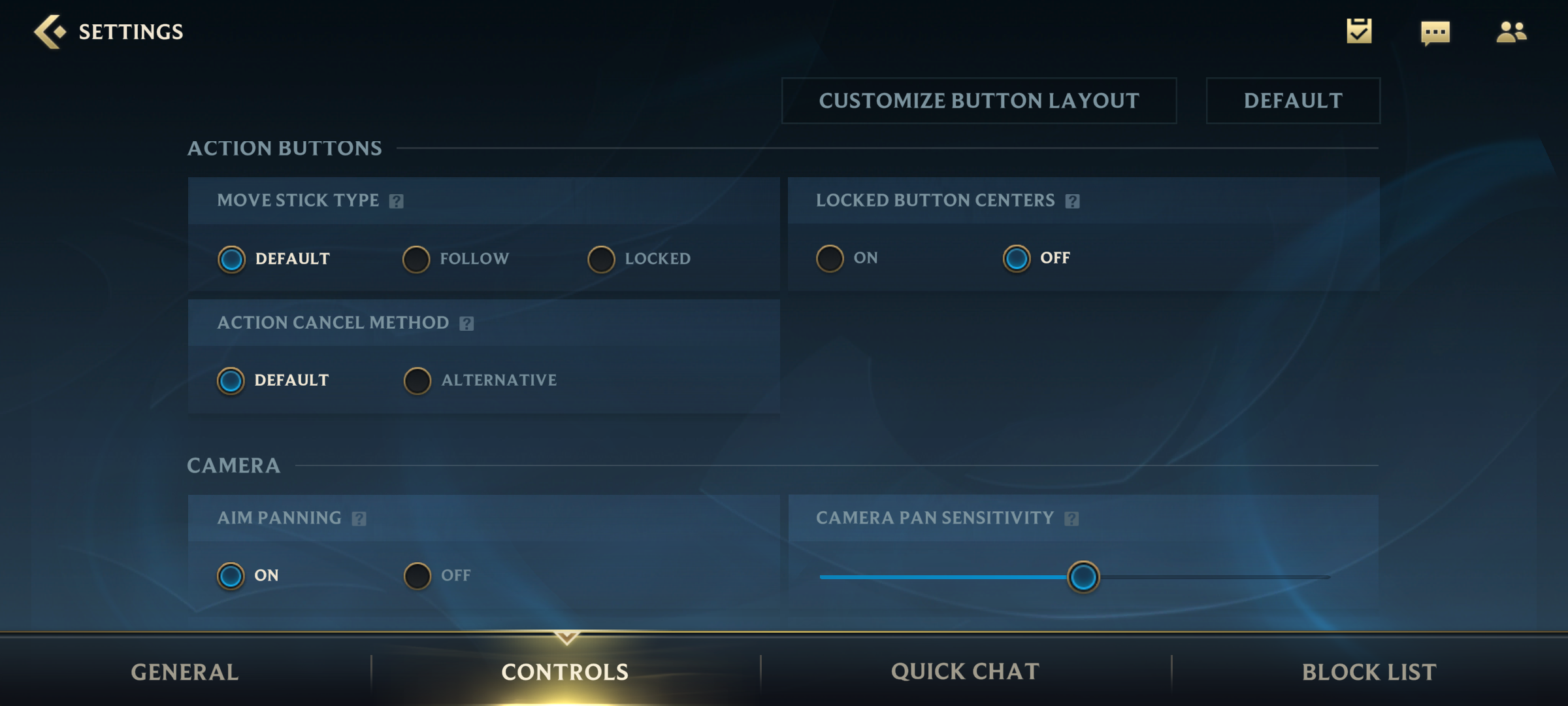
Task: Click the back arrow next to Settings
Action: tap(51, 30)
